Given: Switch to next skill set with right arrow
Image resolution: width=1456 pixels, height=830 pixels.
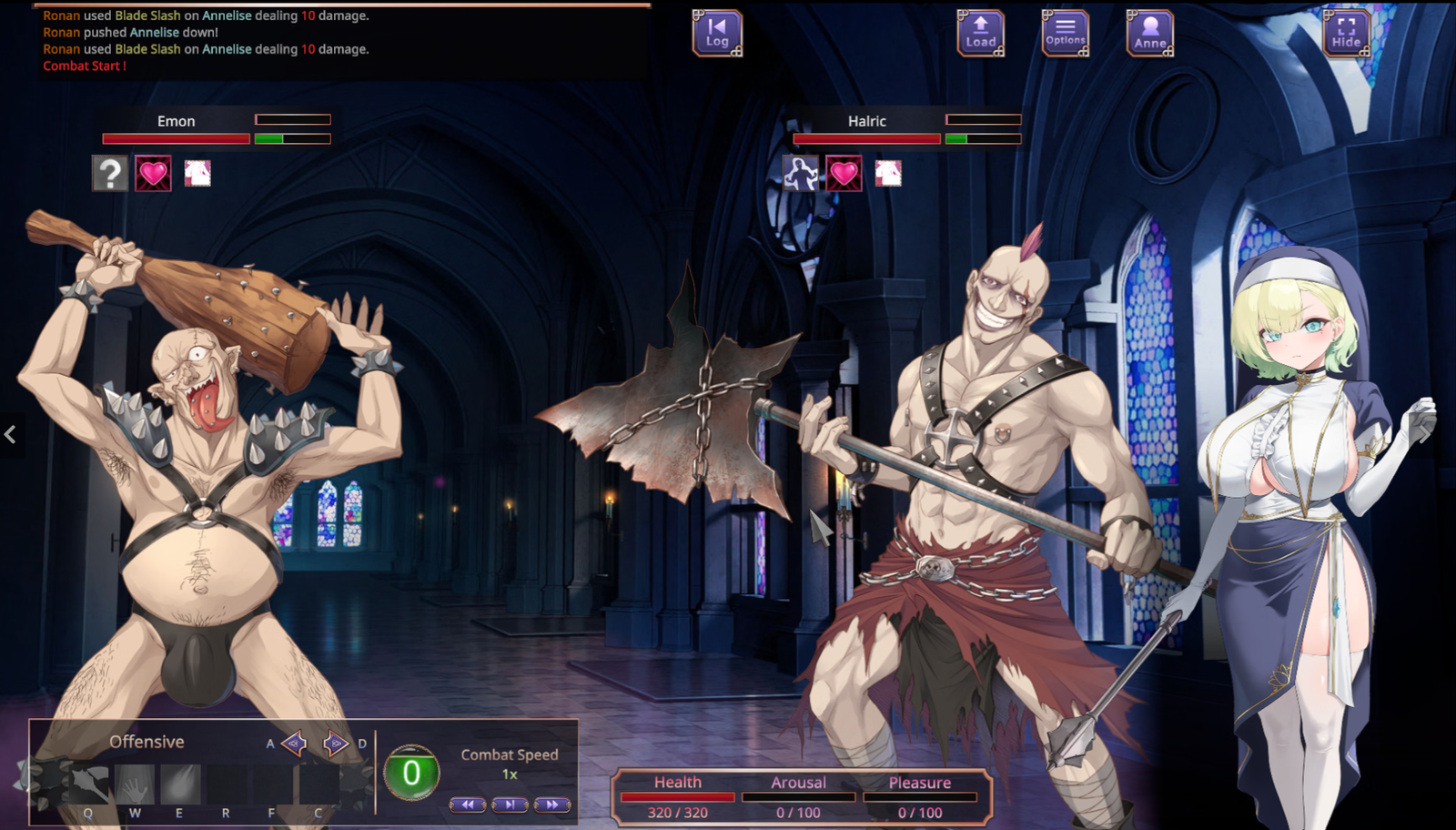Looking at the screenshot, I should coord(336,744).
